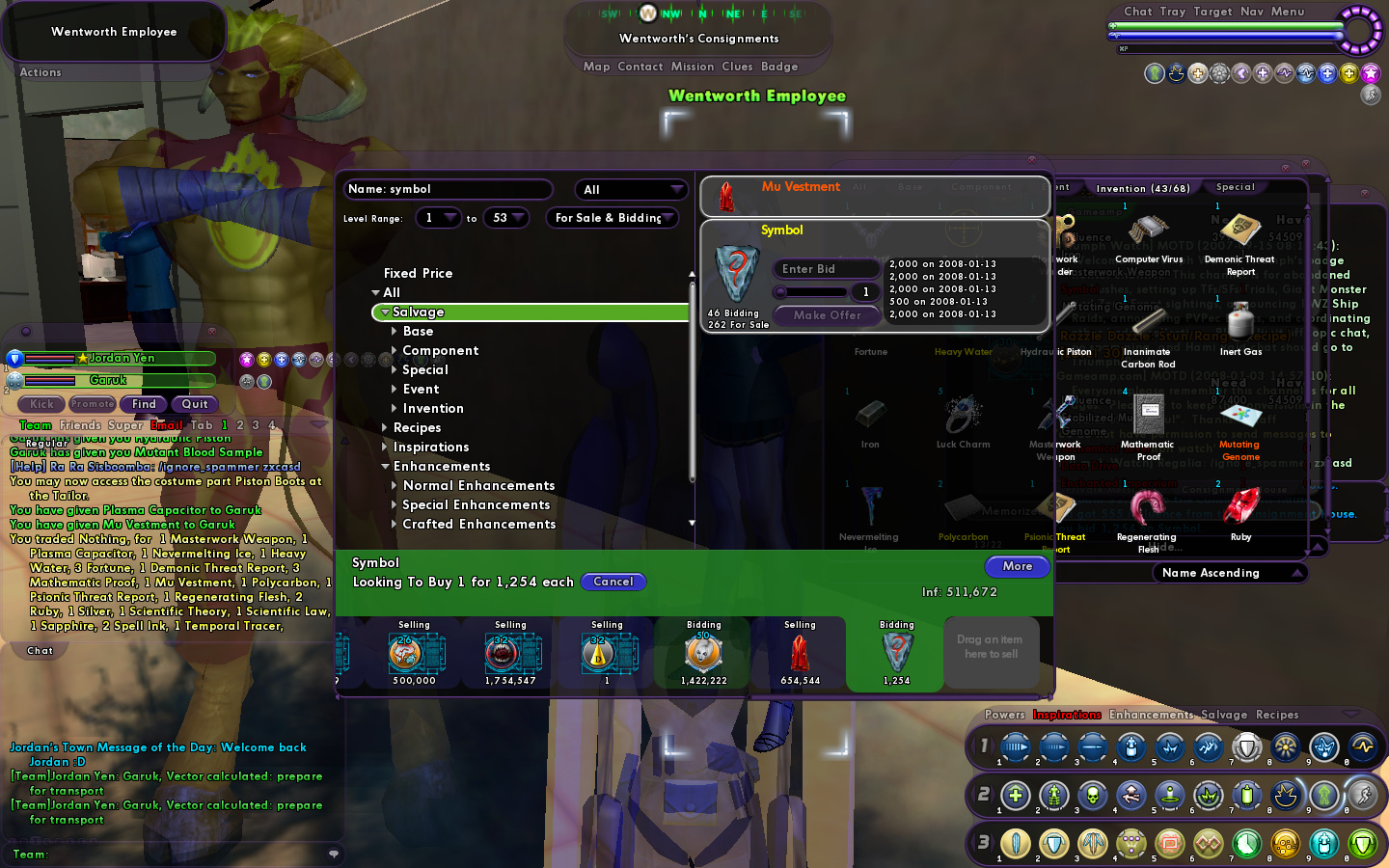Screen dimensions: 1389x868
Task: Select the Mu Vestment listing for 654,544
Action: (799, 655)
